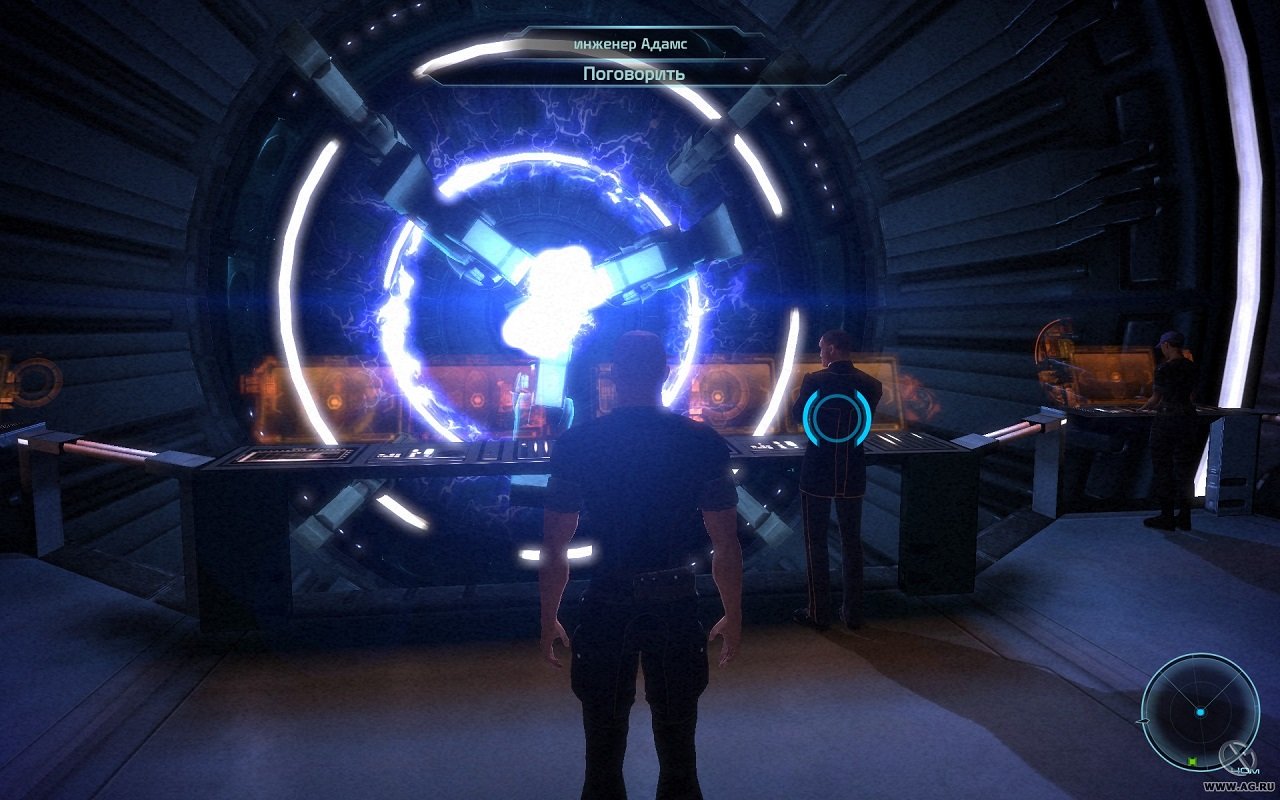Click the WWW.AG.RU watermark link
This screenshot has height=800, width=1280.
pyautogui.click(x=1238, y=784)
